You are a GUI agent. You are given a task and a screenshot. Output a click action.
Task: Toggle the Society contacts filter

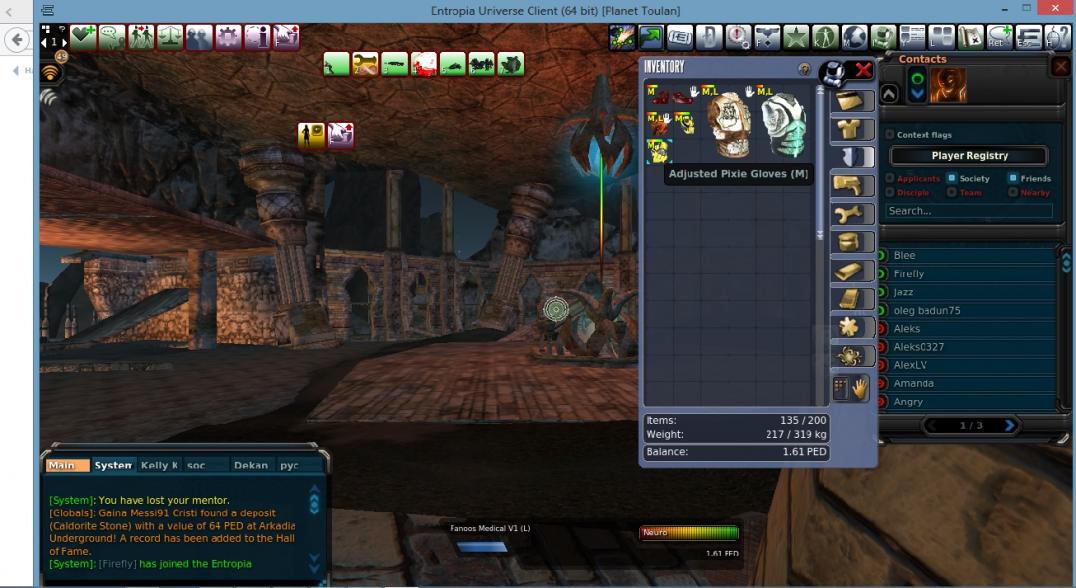(954, 179)
